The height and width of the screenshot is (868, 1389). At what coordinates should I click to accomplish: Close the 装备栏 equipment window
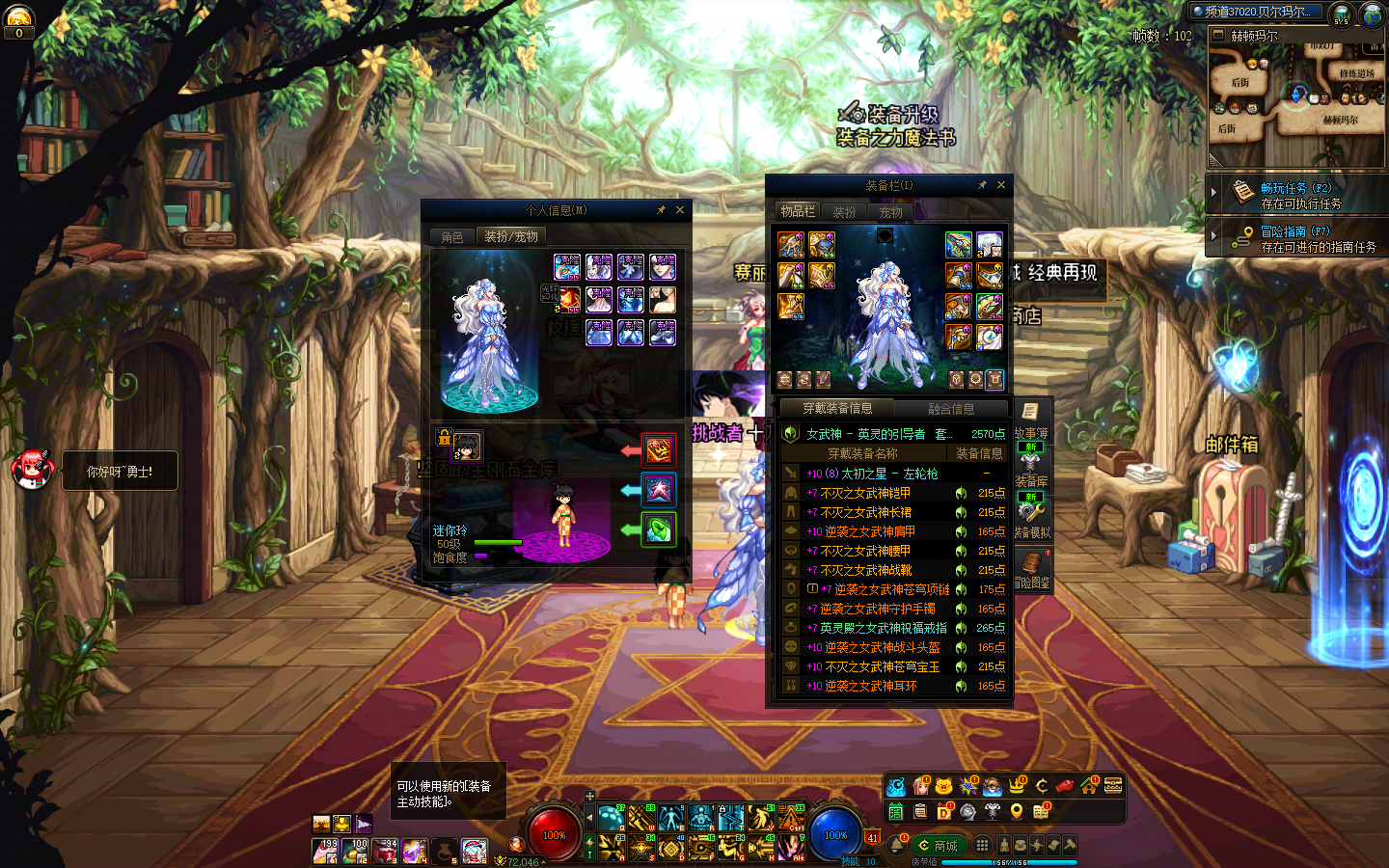(x=1001, y=185)
